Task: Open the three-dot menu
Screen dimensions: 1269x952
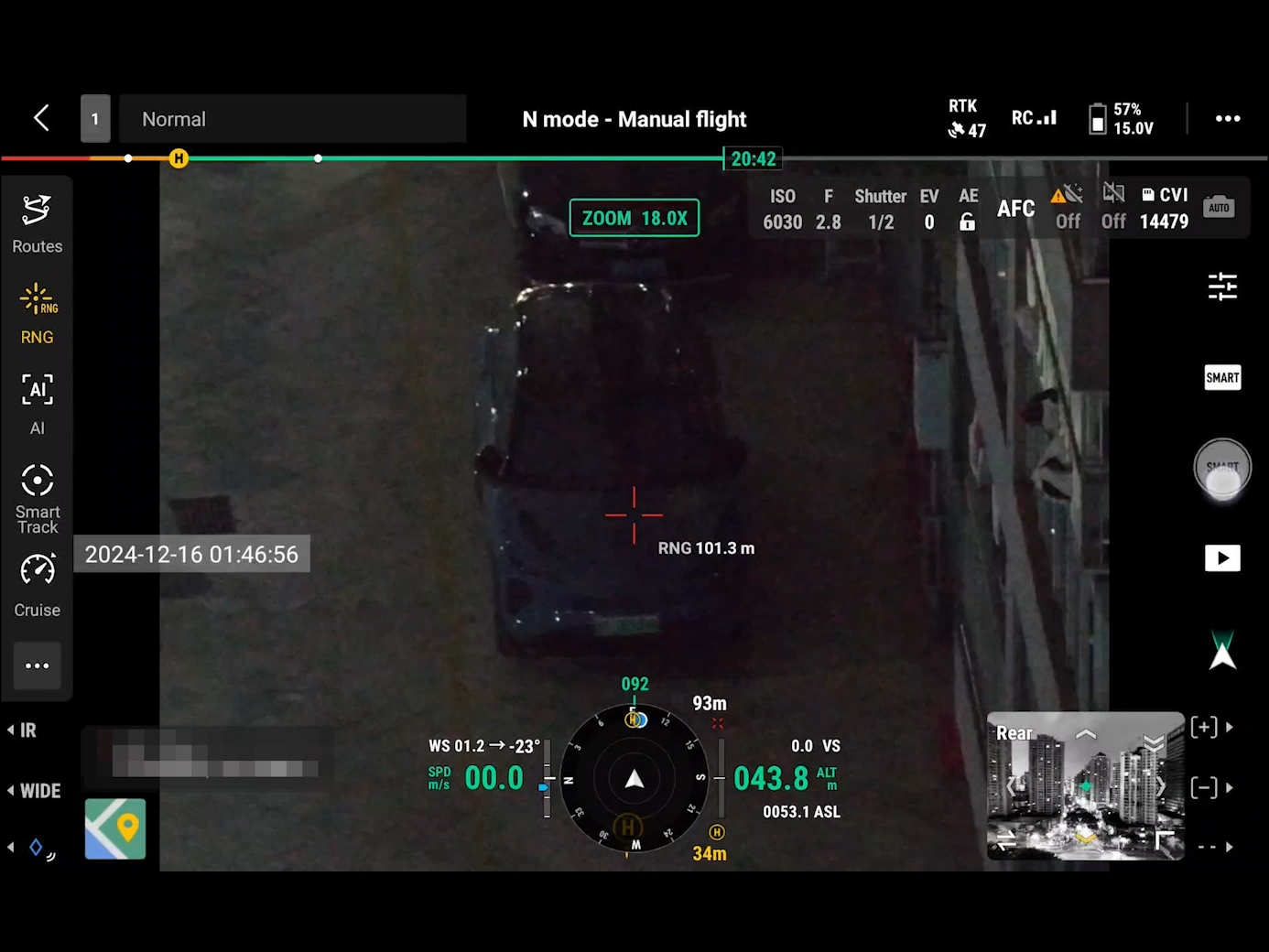Action: 1228,118
